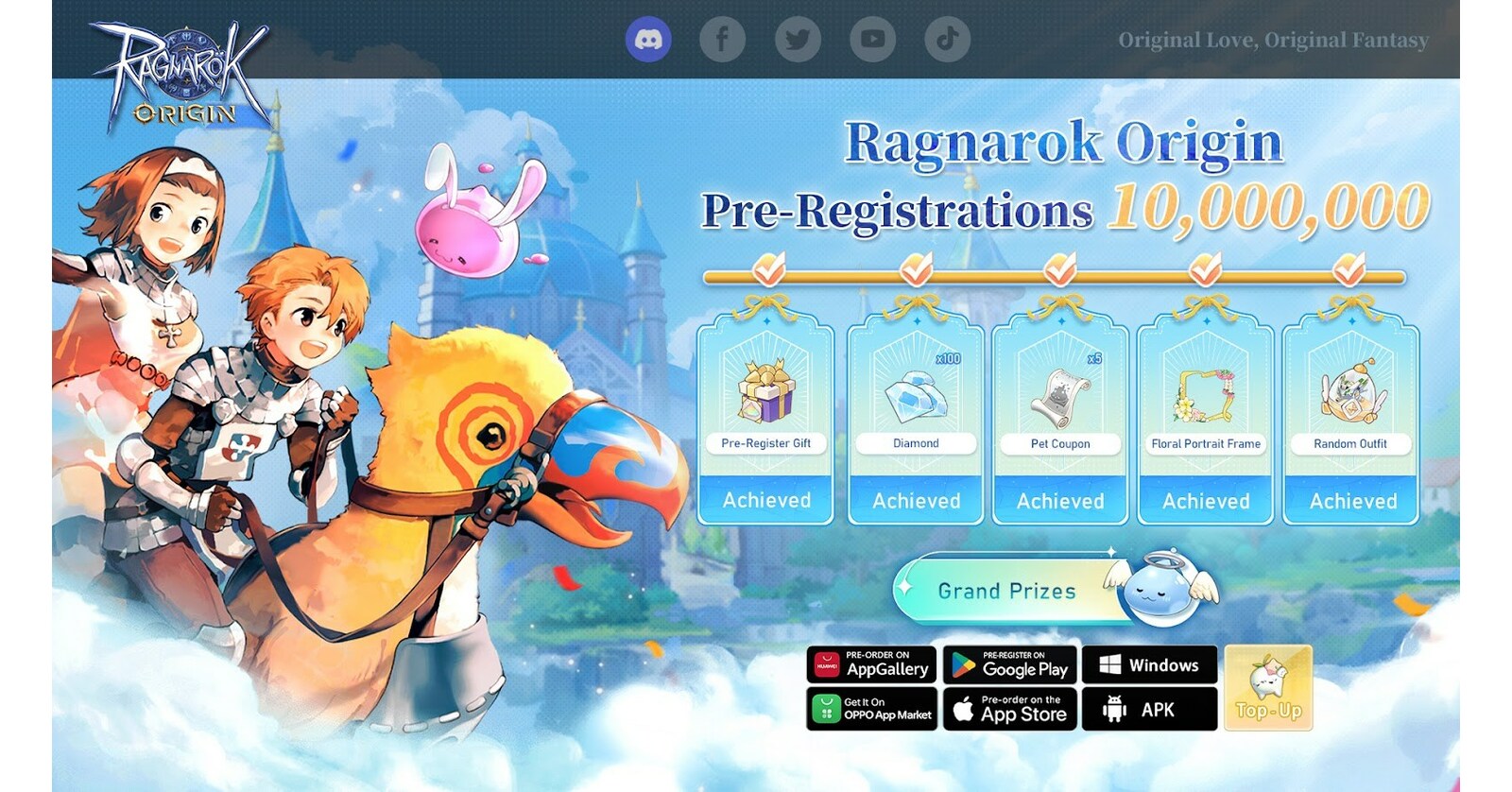This screenshot has width=1512, height=792.
Task: Toggle the checkmark over Diamond milestone
Action: [916, 267]
